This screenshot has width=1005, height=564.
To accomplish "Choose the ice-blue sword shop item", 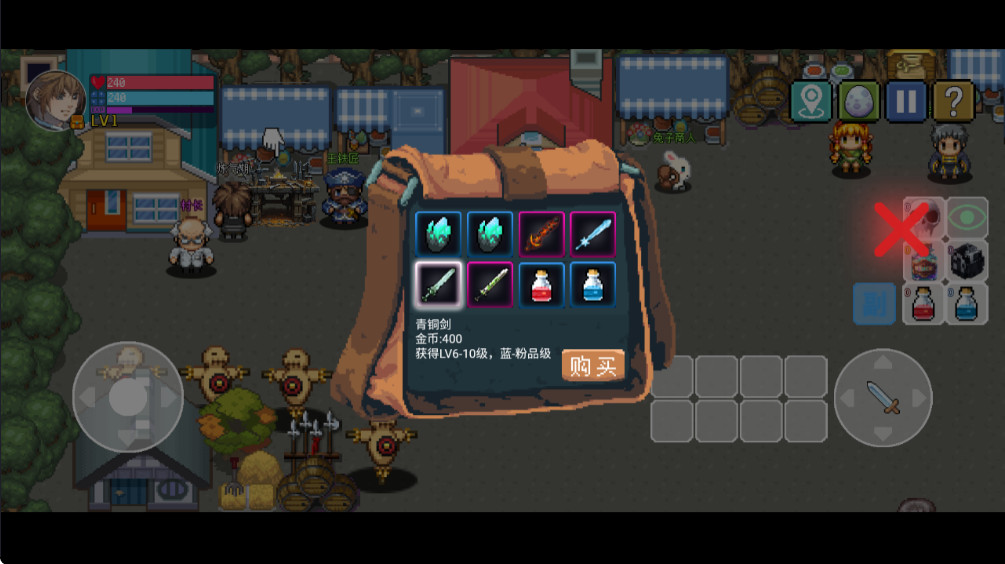I will 593,234.
